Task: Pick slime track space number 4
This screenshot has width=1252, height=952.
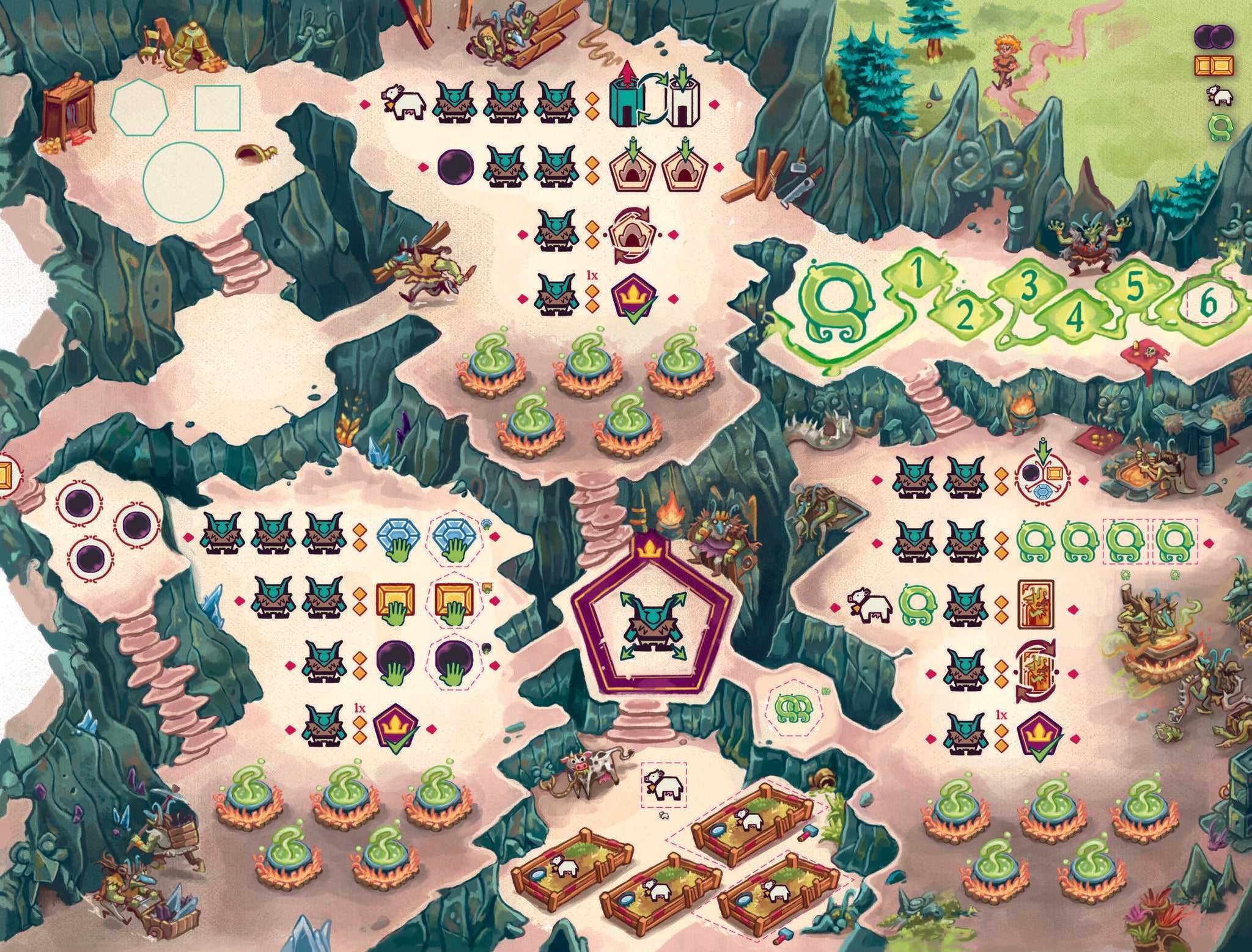Action: [1077, 315]
